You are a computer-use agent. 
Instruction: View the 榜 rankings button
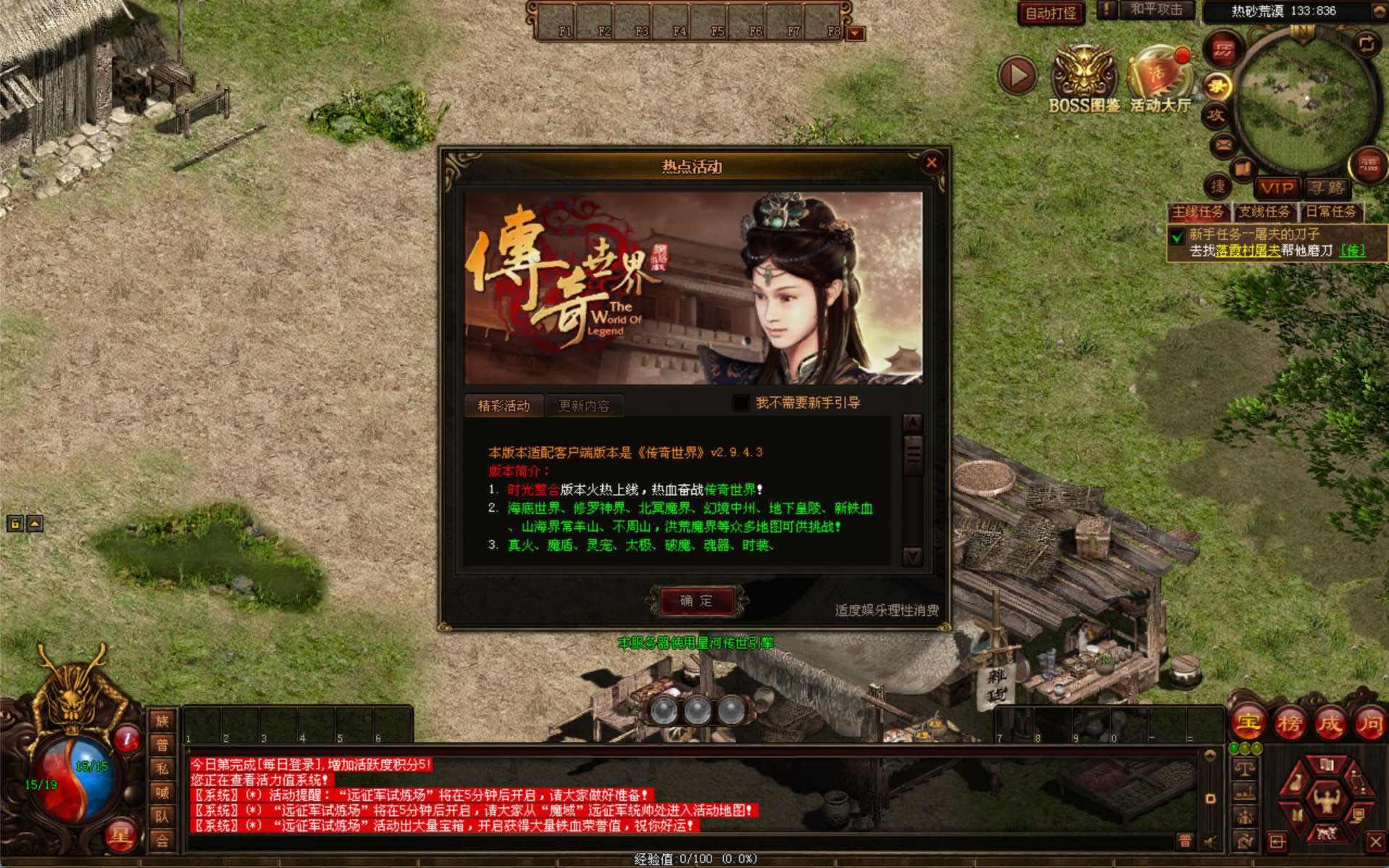(1289, 722)
